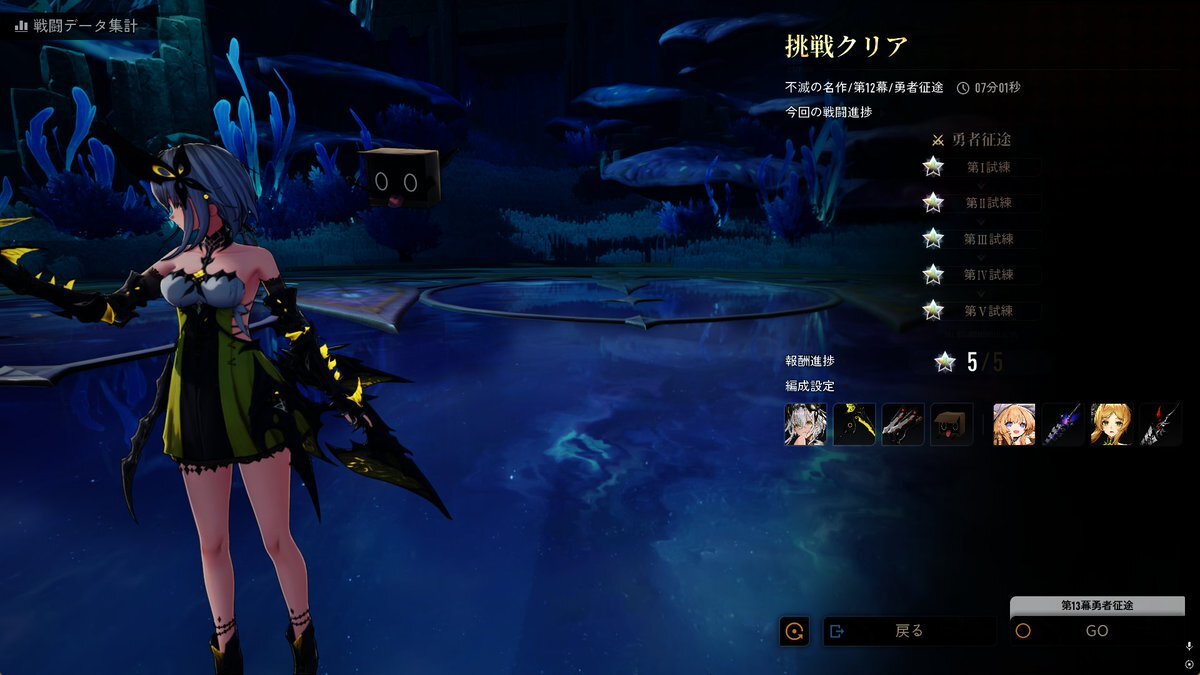Image resolution: width=1200 pixels, height=675 pixels.
Task: Select the yellow-black scythe weapon icon
Action: coord(855,424)
